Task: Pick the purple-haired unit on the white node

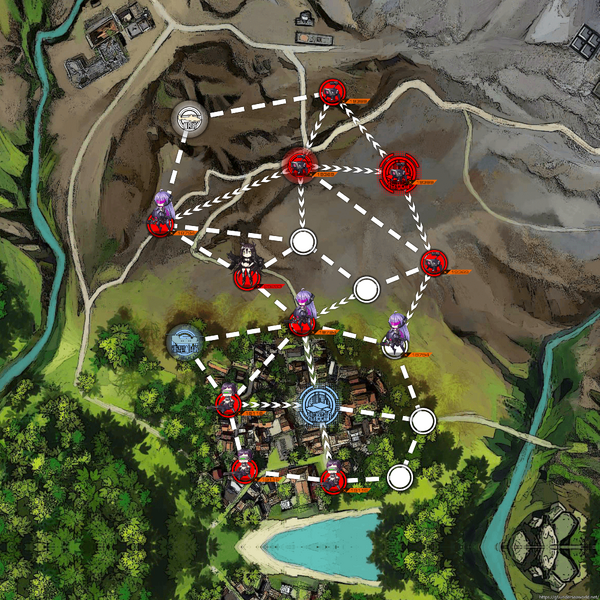Action: pos(397,335)
